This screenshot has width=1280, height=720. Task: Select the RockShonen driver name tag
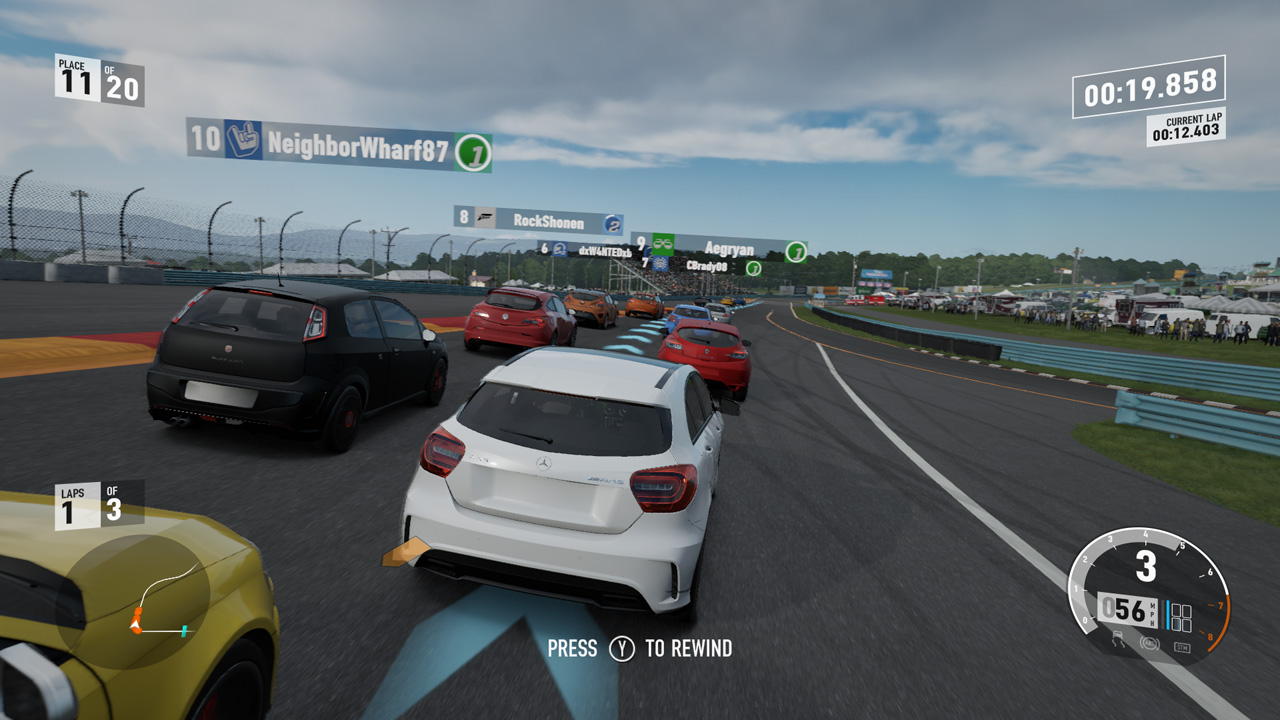pyautogui.click(x=538, y=221)
